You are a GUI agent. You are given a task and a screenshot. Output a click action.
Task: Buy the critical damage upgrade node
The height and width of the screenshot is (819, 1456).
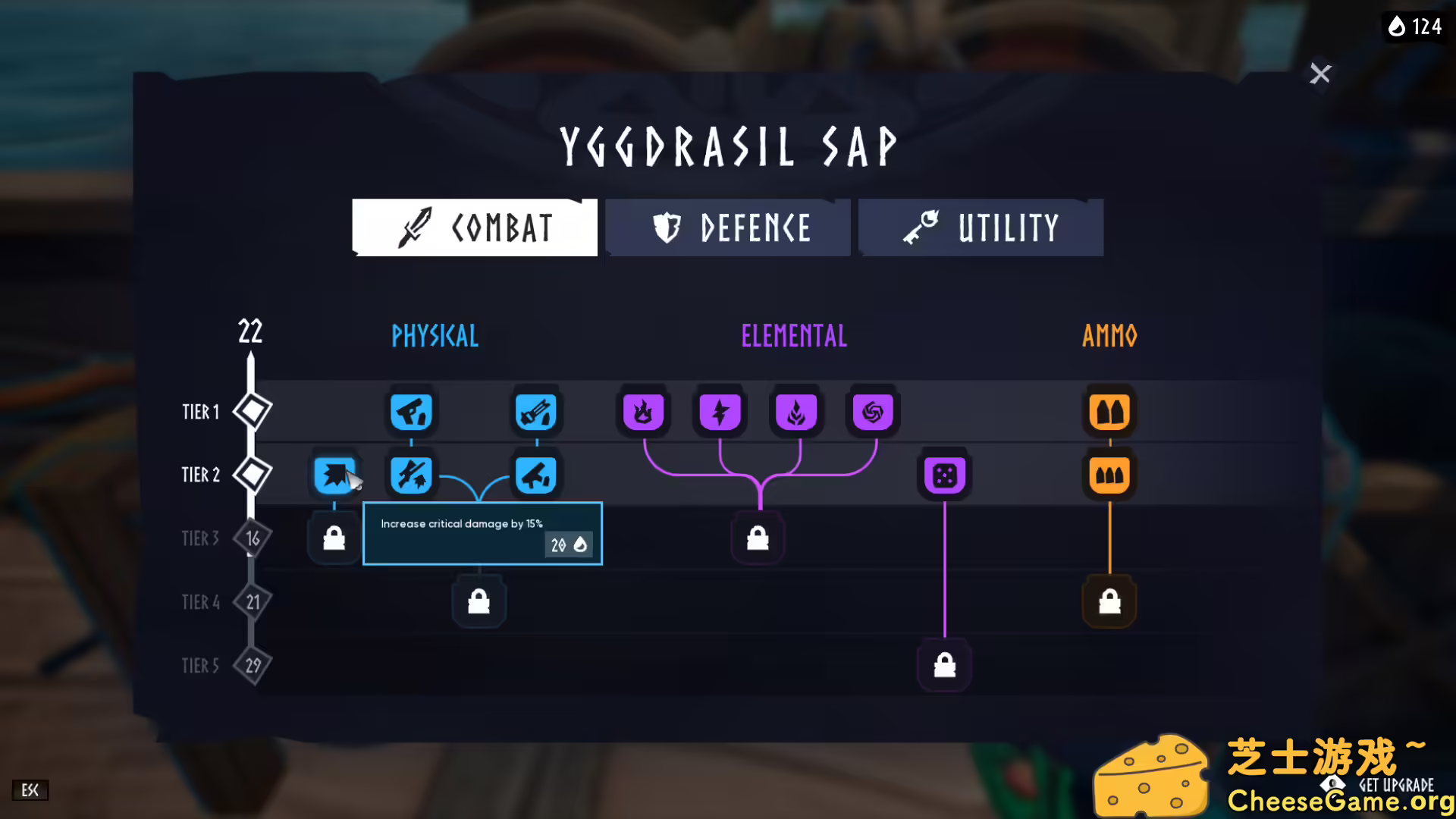(334, 475)
